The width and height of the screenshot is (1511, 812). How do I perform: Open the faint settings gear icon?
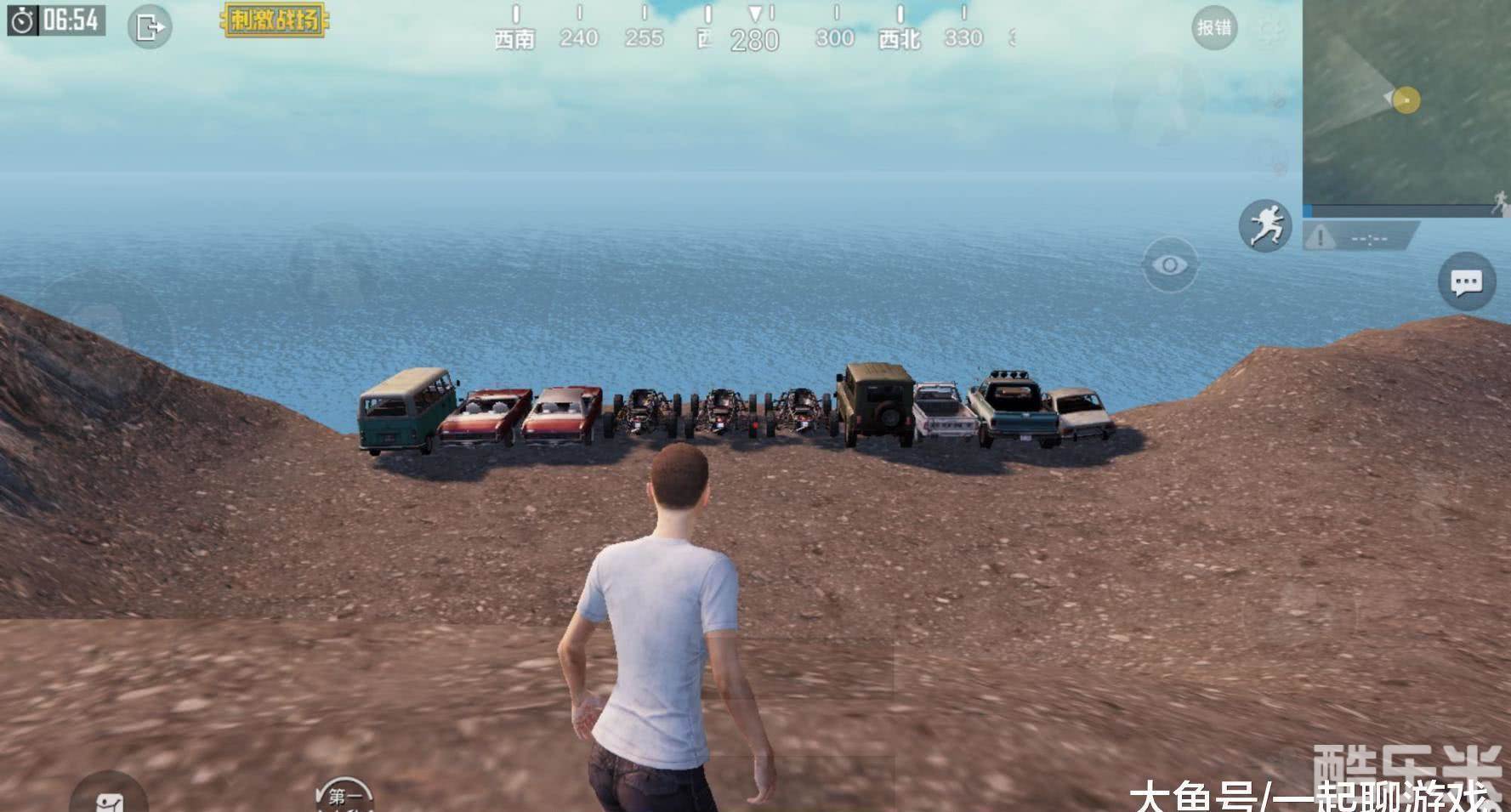(x=1270, y=31)
